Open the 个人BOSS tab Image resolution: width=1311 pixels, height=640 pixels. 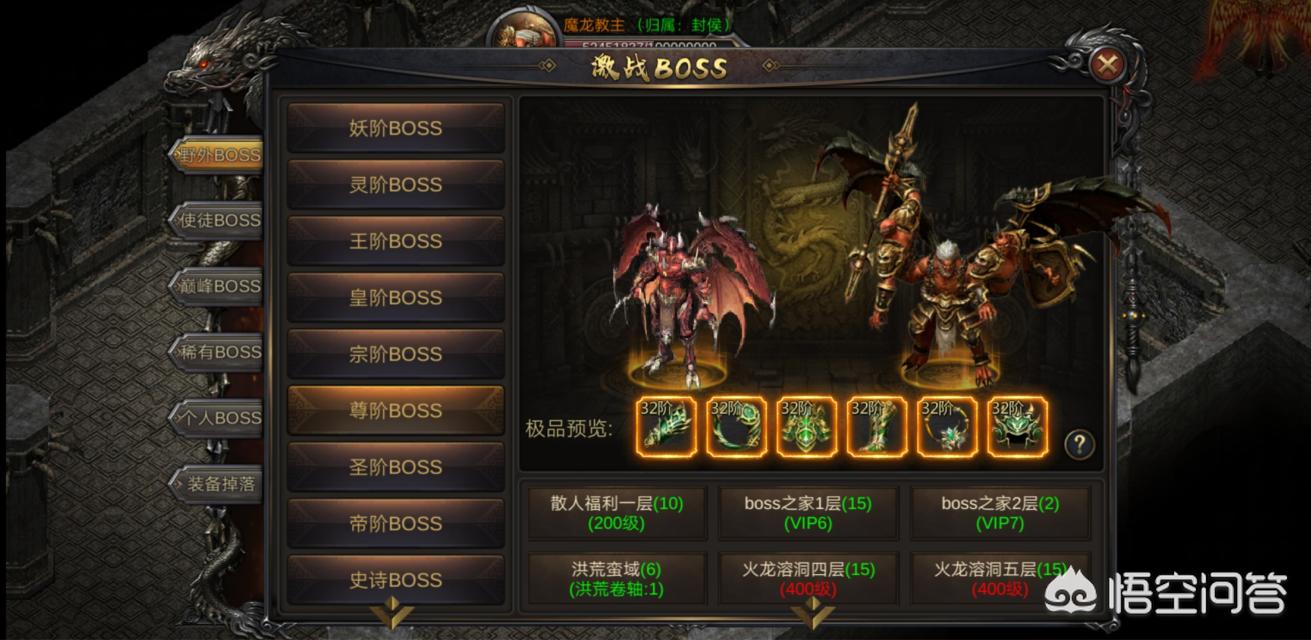[x=216, y=418]
